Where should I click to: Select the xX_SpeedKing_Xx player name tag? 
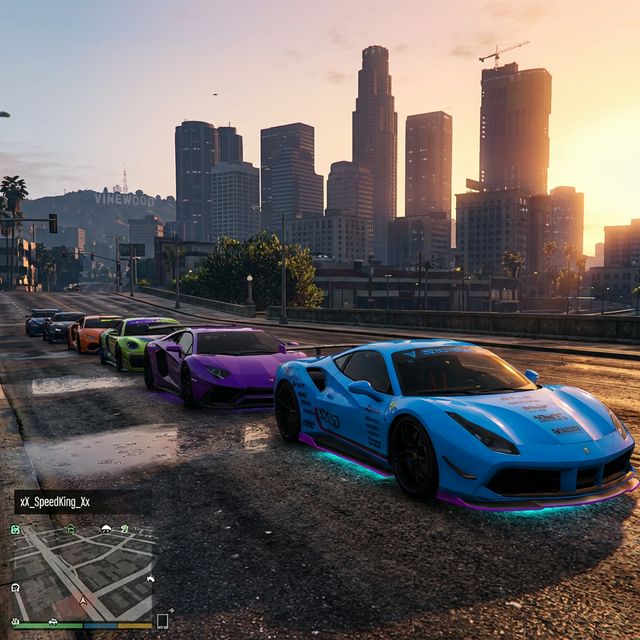[x=52, y=502]
